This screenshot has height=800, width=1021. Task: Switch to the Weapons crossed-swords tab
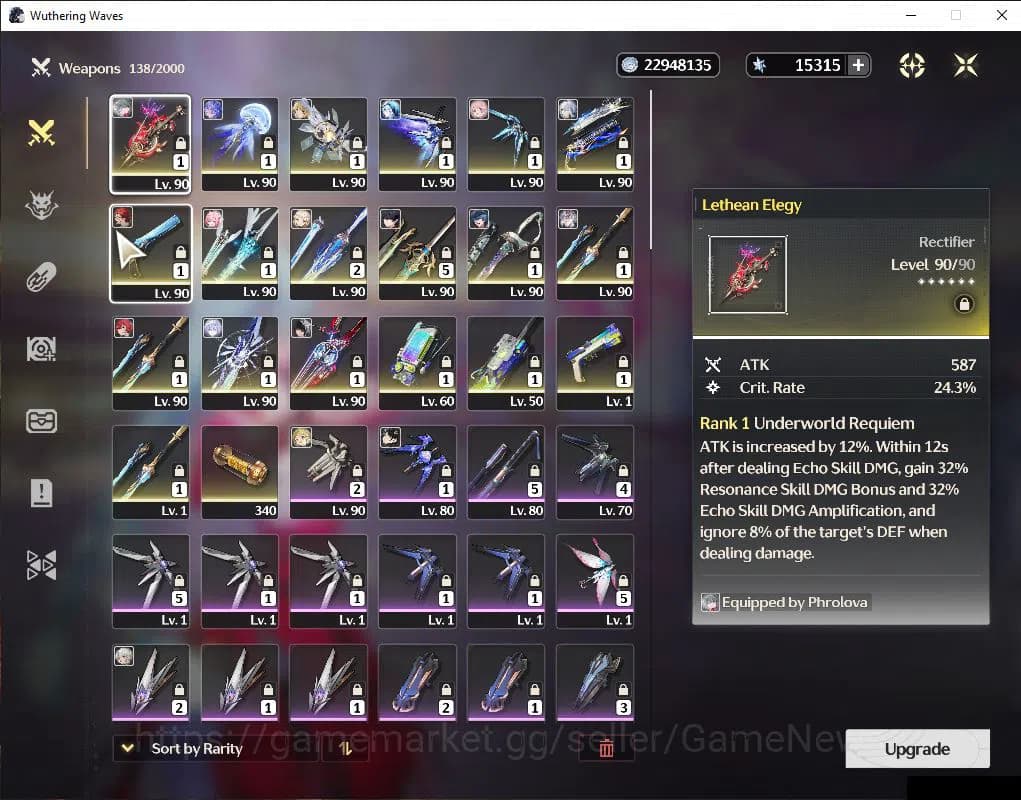pyautogui.click(x=41, y=132)
